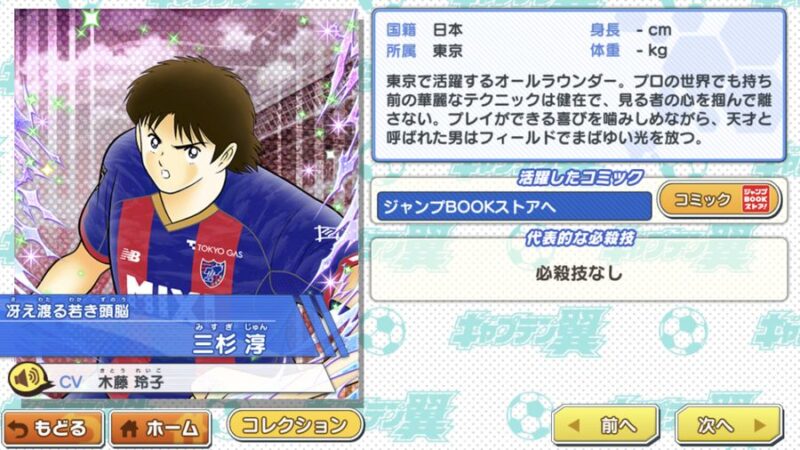The height and width of the screenshot is (450, 800).
Task: Open the コレクション collection screen
Action: tap(294, 424)
